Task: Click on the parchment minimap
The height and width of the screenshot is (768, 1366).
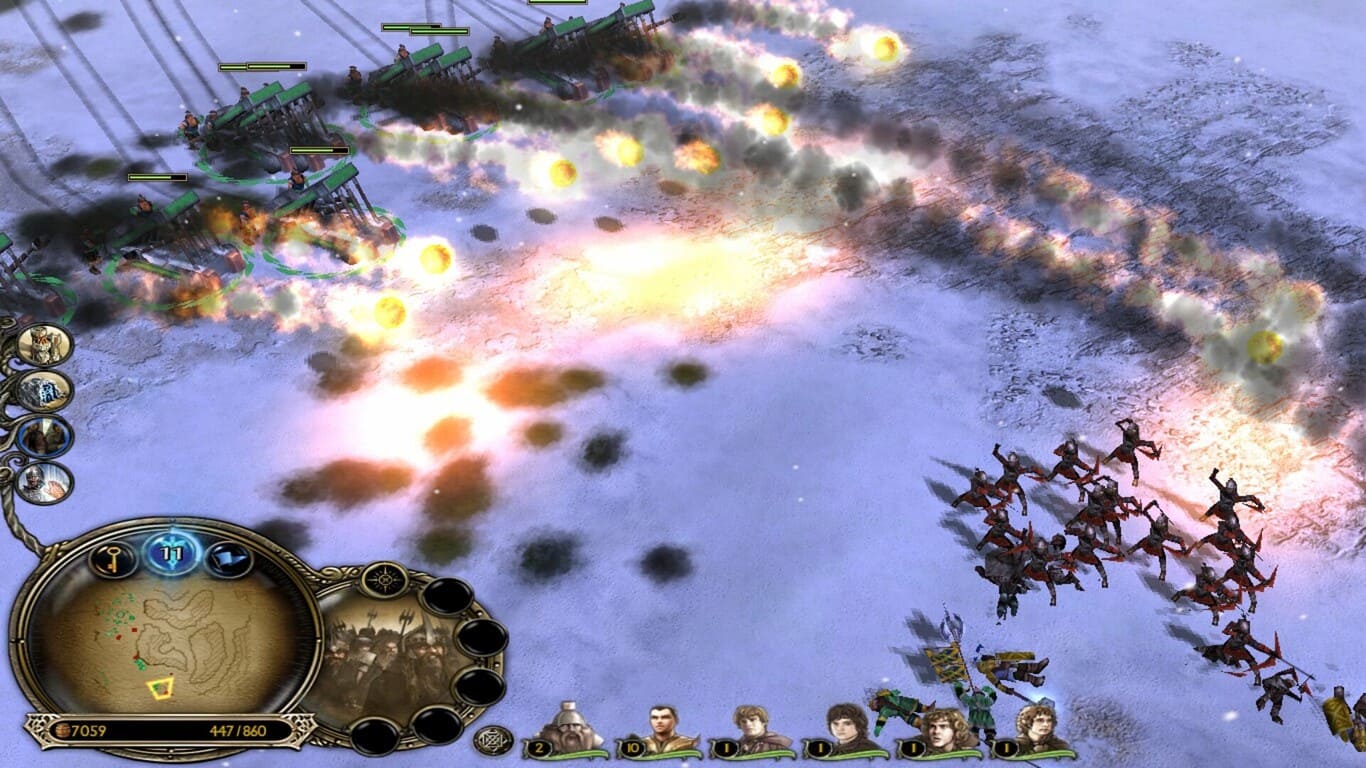Action: click(166, 640)
